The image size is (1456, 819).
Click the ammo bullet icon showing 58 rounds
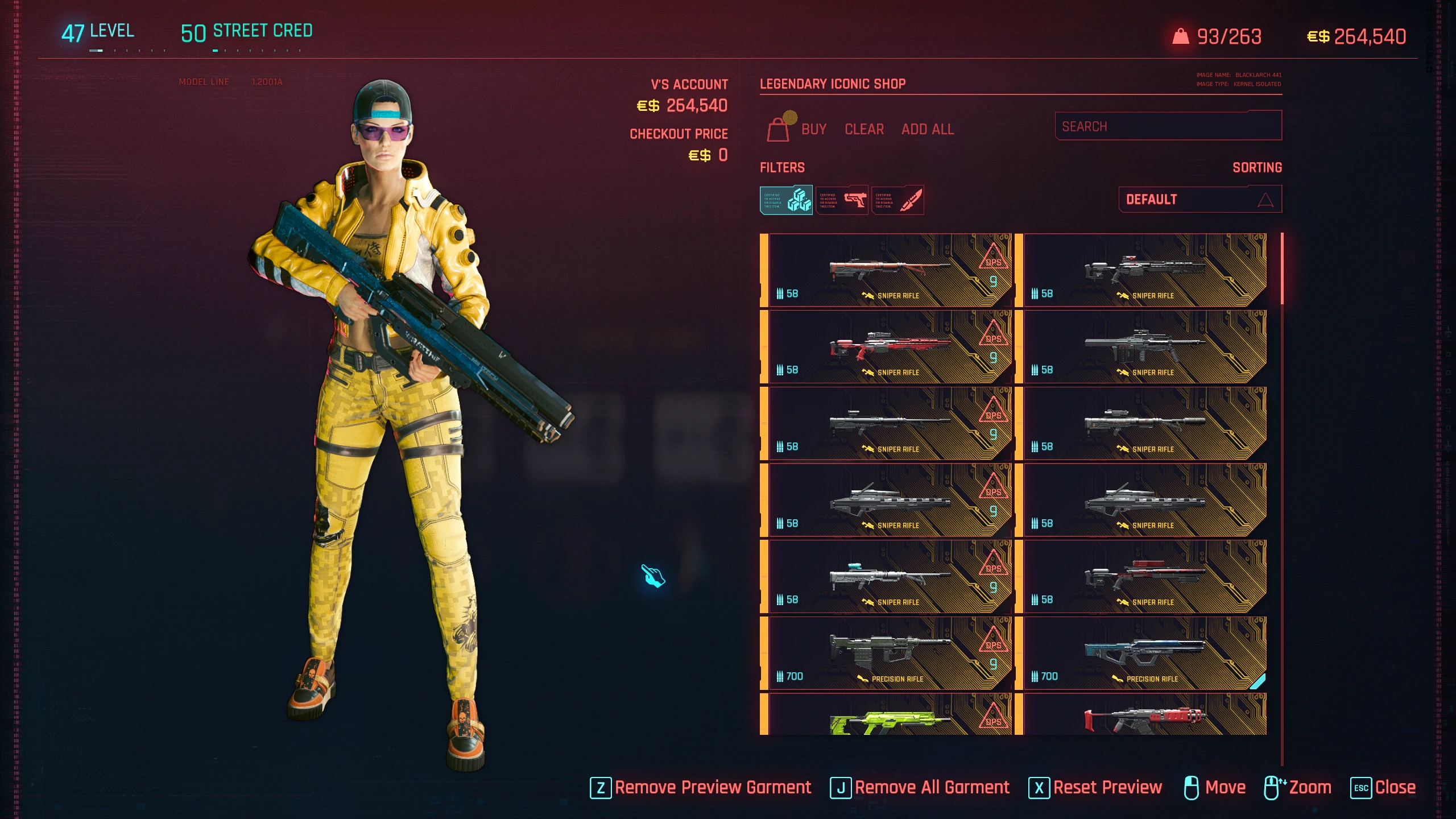tap(779, 293)
